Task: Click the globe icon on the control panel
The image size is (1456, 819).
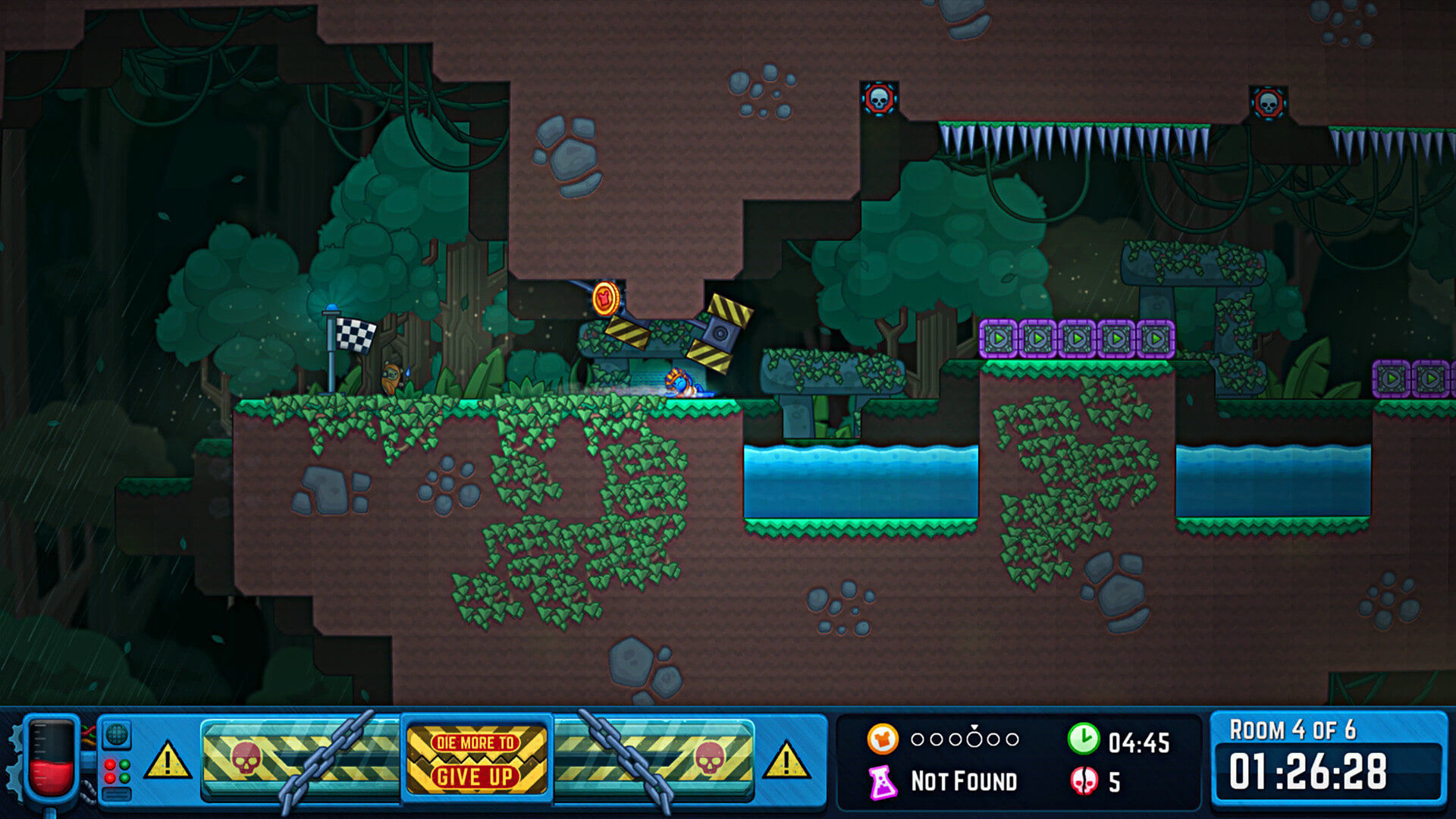Action: [x=116, y=734]
